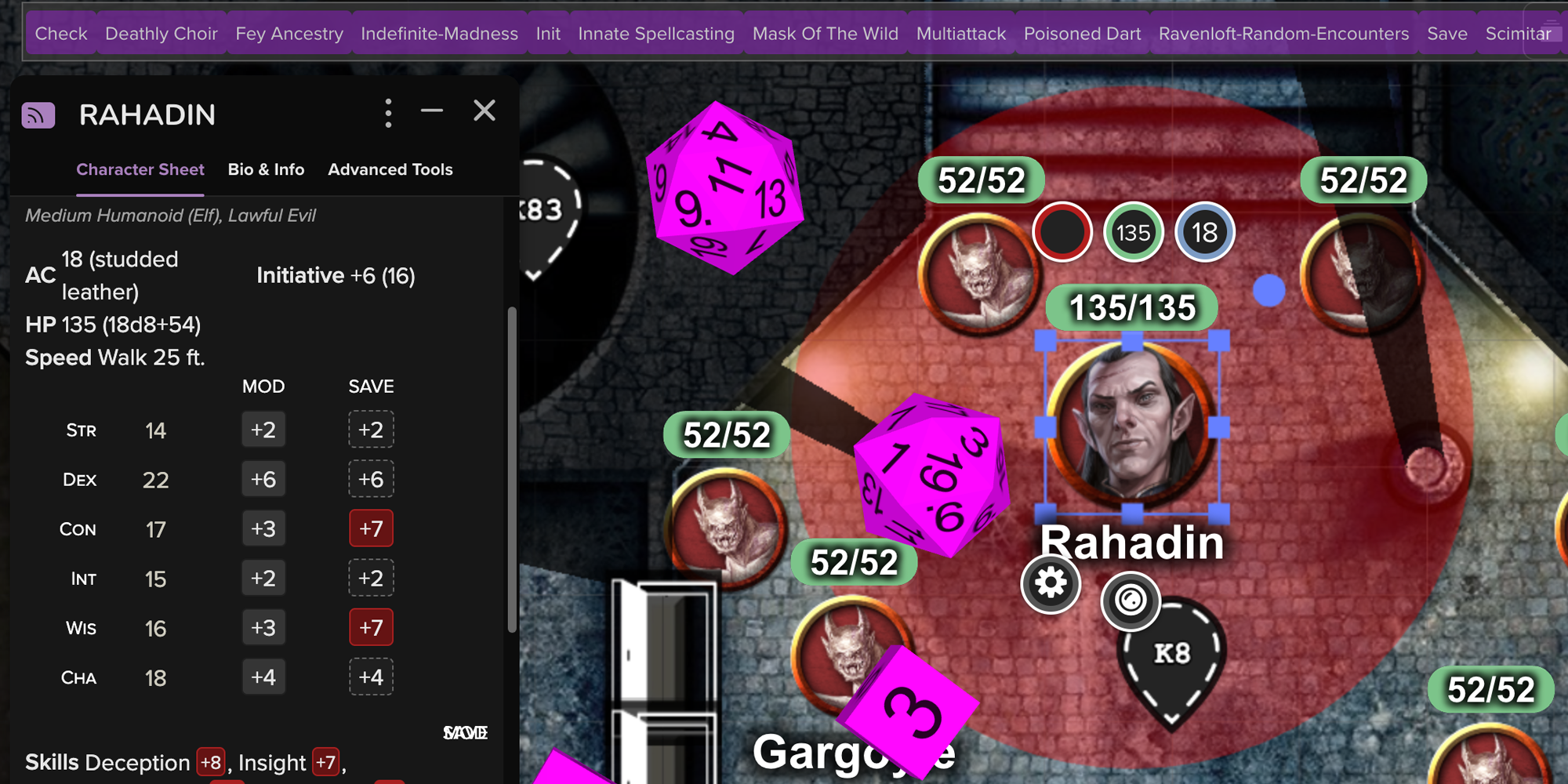Toggle the CON save proficiency box
This screenshot has width=1568, height=784.
coord(371,528)
